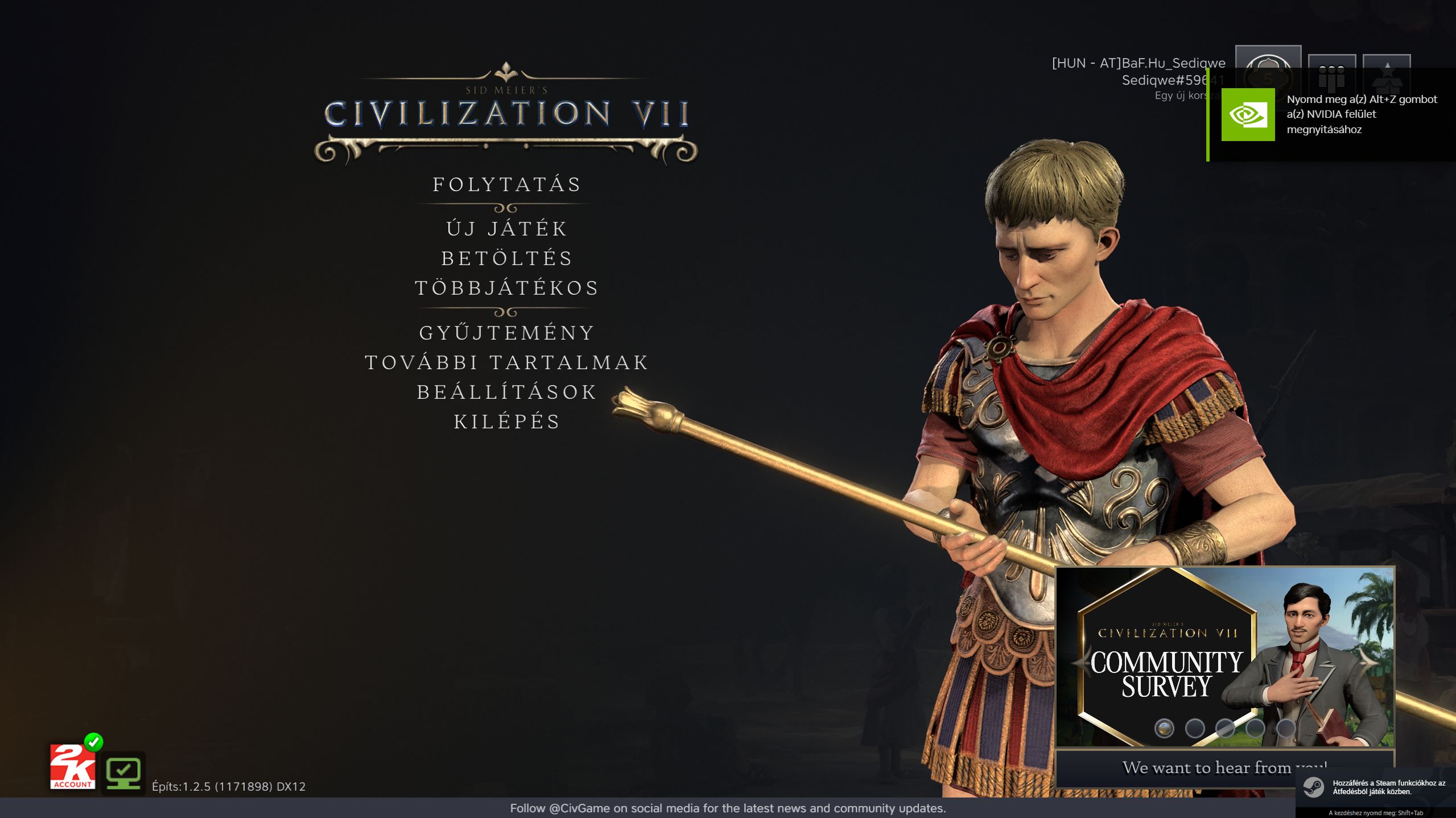
Task: Select the fourth carousel page dot
Action: (x=1255, y=728)
